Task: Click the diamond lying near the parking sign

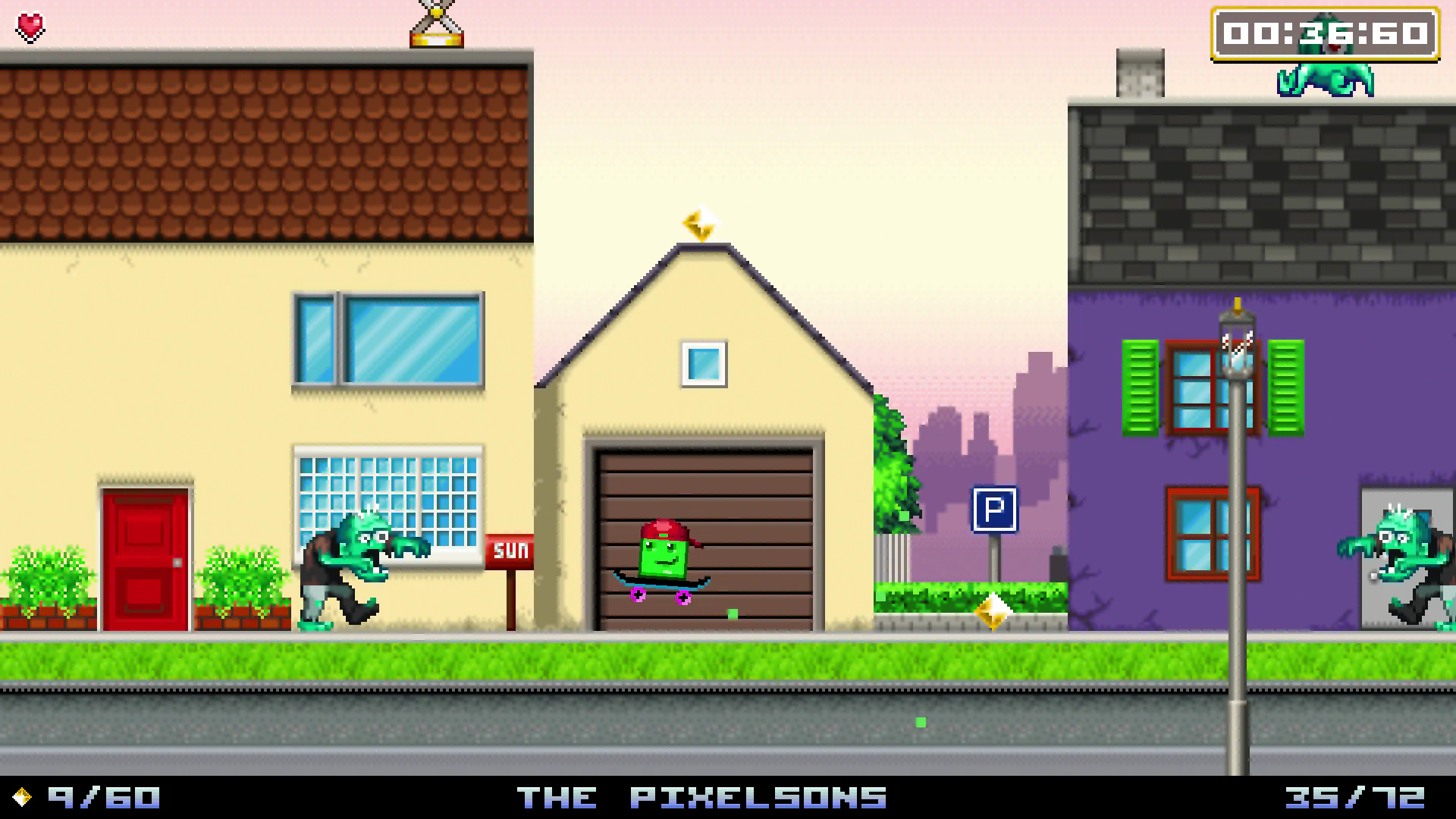Action: coord(995,613)
